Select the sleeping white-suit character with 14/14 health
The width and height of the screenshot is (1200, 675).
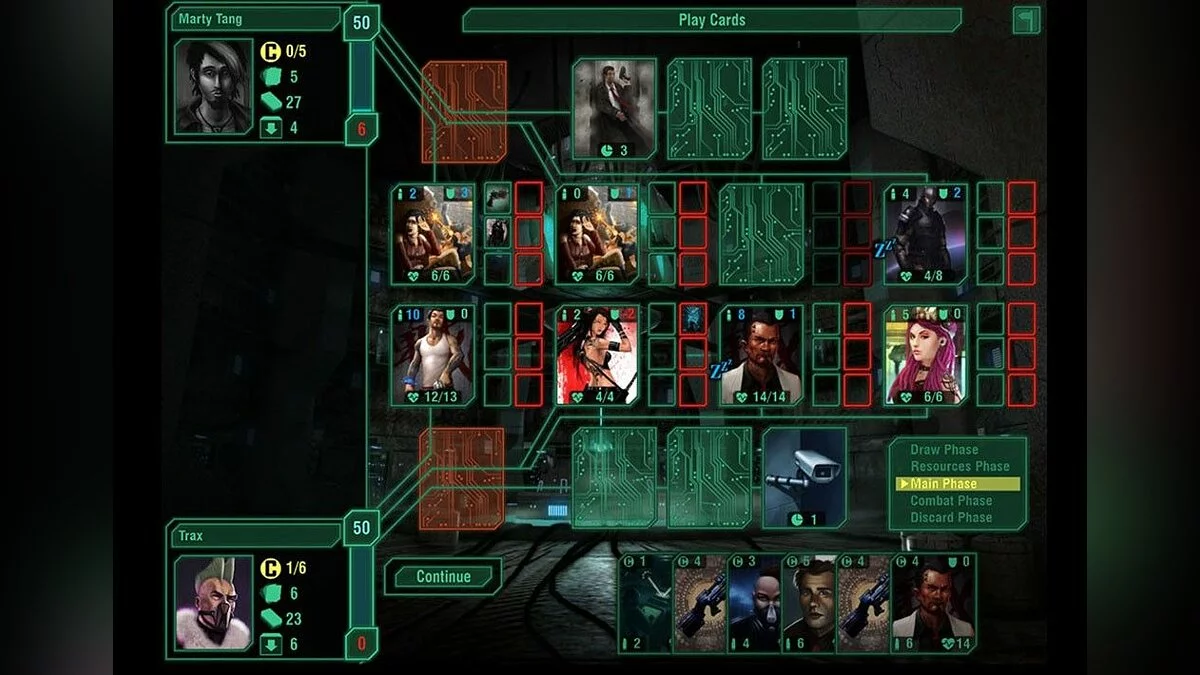(761, 355)
